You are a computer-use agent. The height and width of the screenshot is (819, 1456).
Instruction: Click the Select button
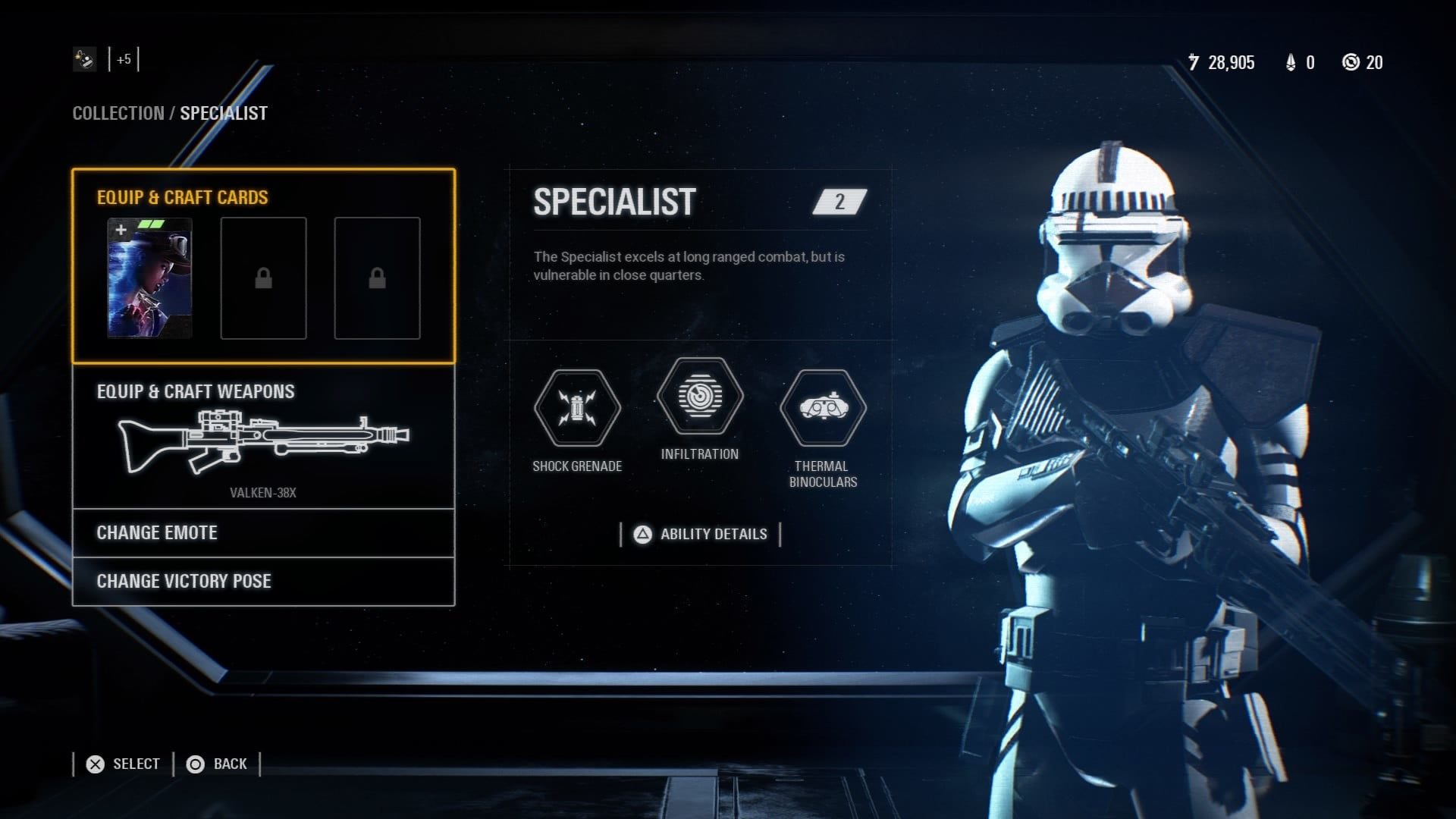tap(123, 764)
